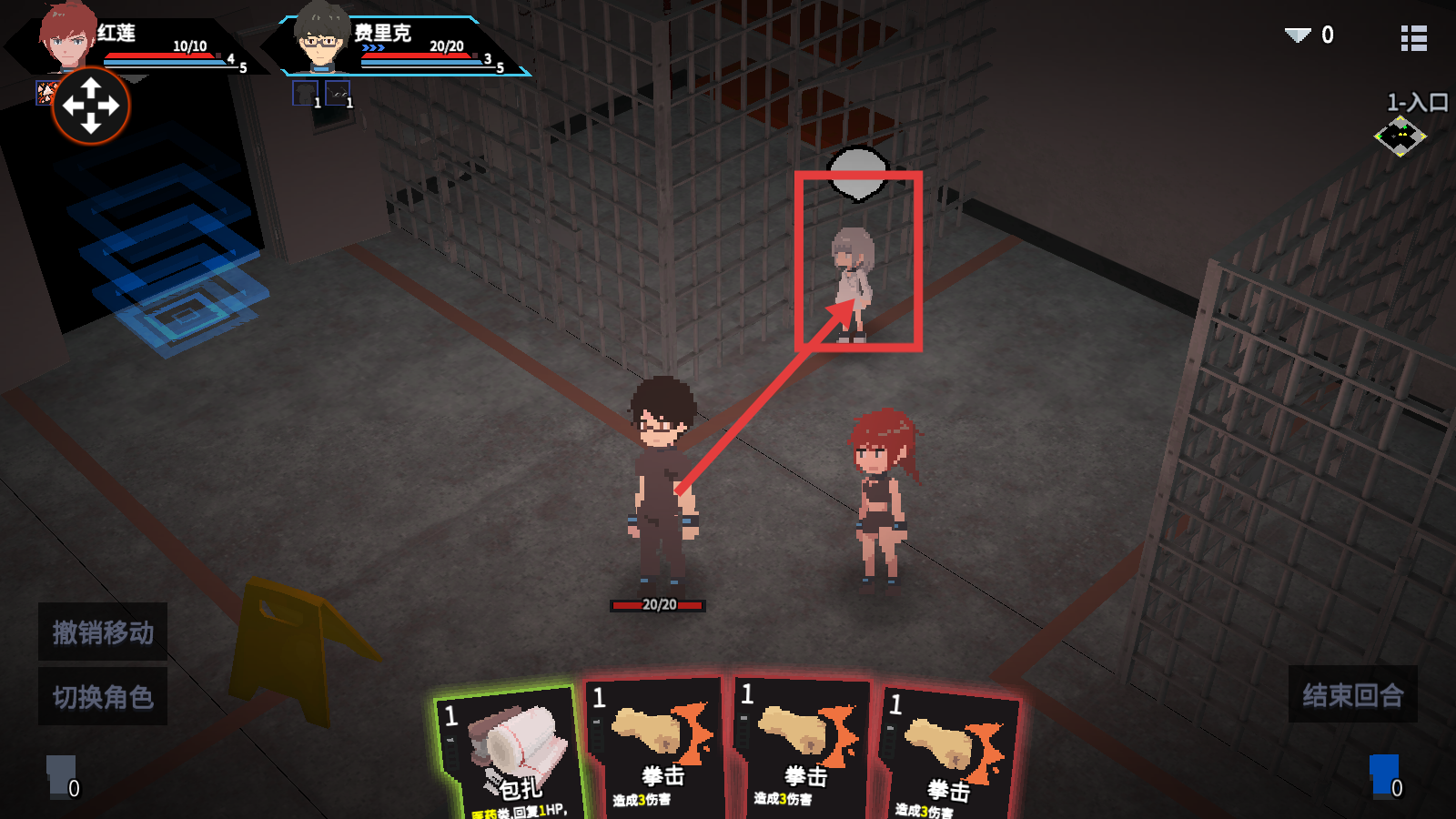Image resolution: width=1456 pixels, height=819 pixels.
Task: Select 红莲's portrait
Action: point(67,38)
